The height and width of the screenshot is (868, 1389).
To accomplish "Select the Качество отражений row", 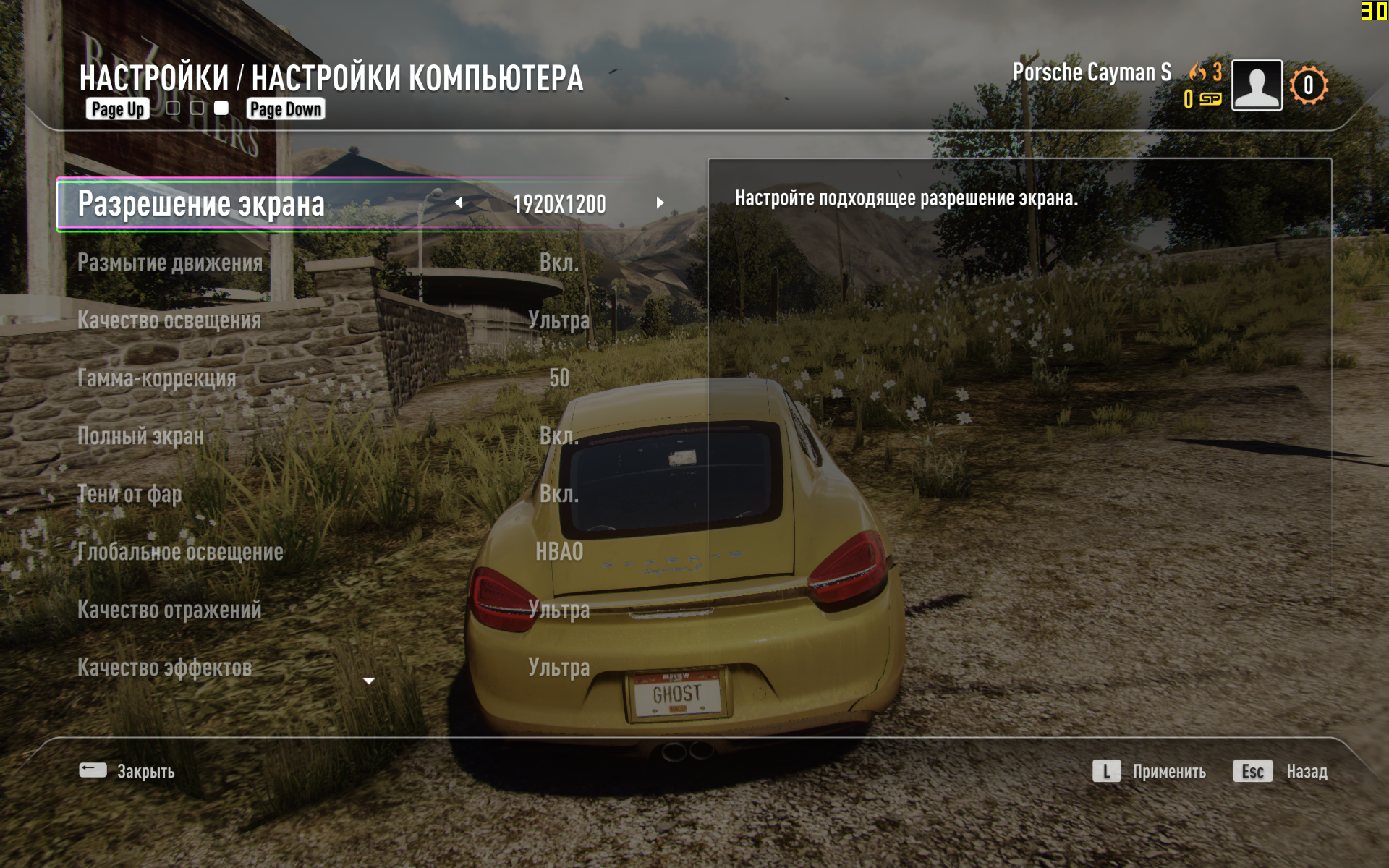I will tap(169, 610).
